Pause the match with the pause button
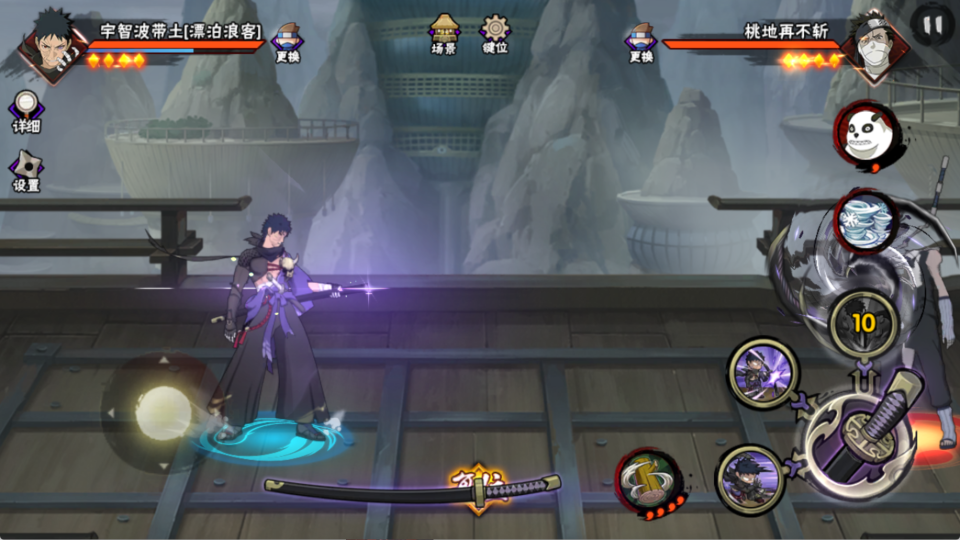The image size is (960, 540). 932,24
